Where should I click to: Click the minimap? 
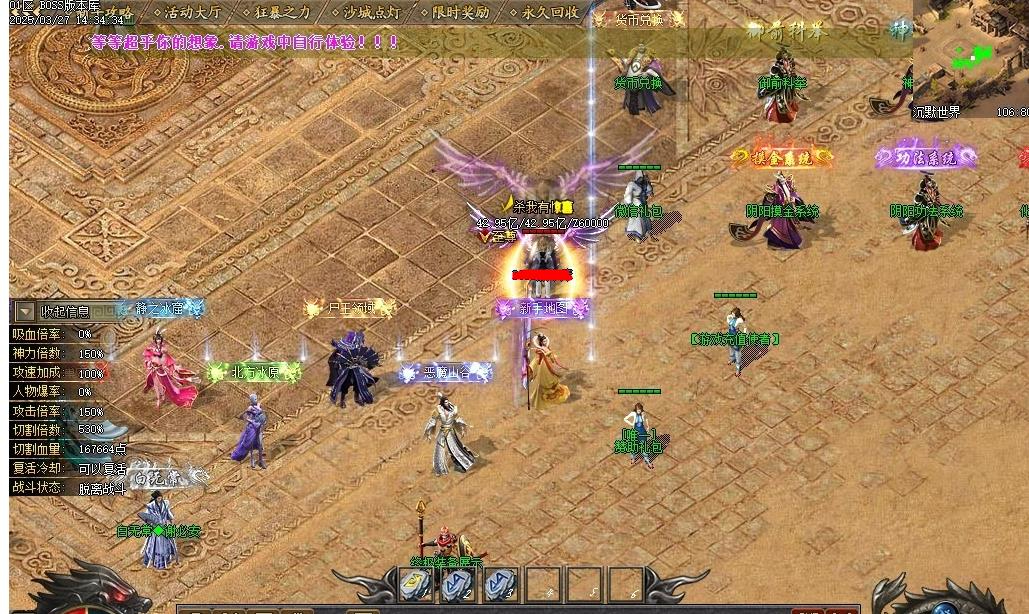969,50
